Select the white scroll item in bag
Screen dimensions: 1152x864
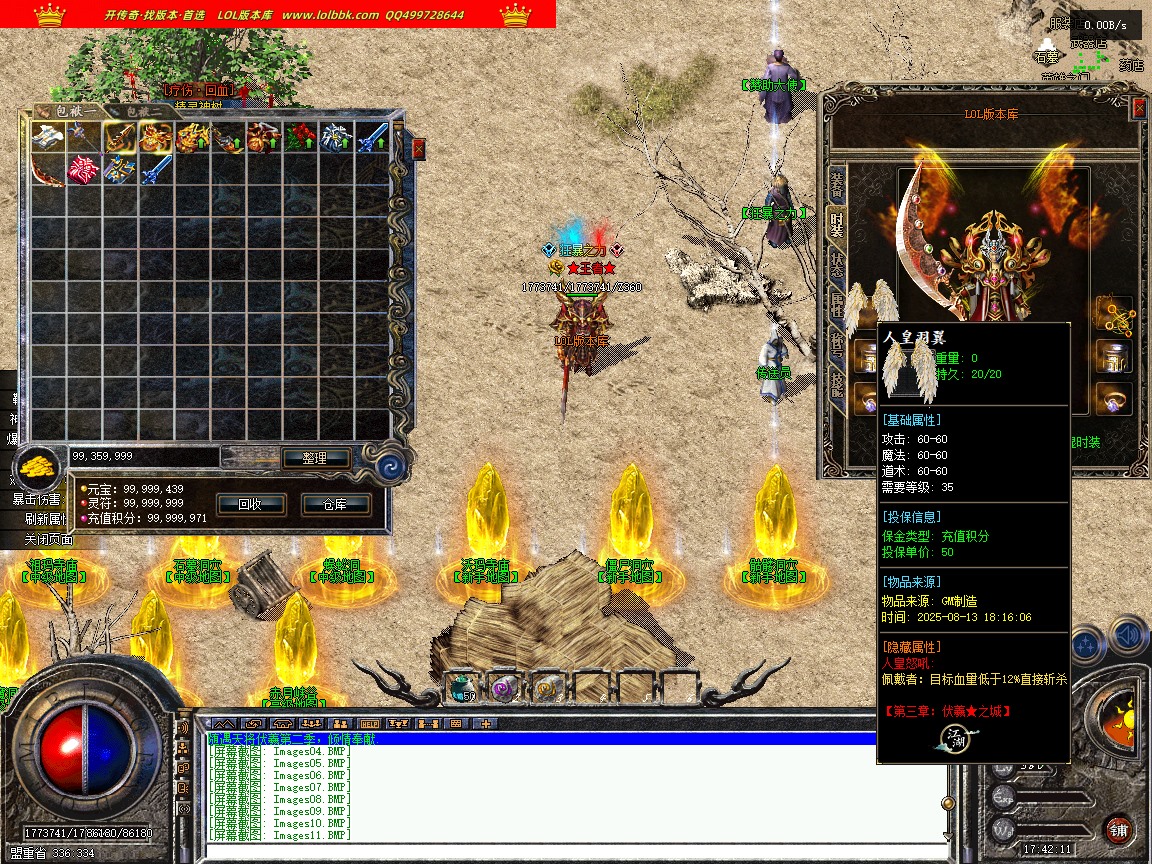click(47, 137)
